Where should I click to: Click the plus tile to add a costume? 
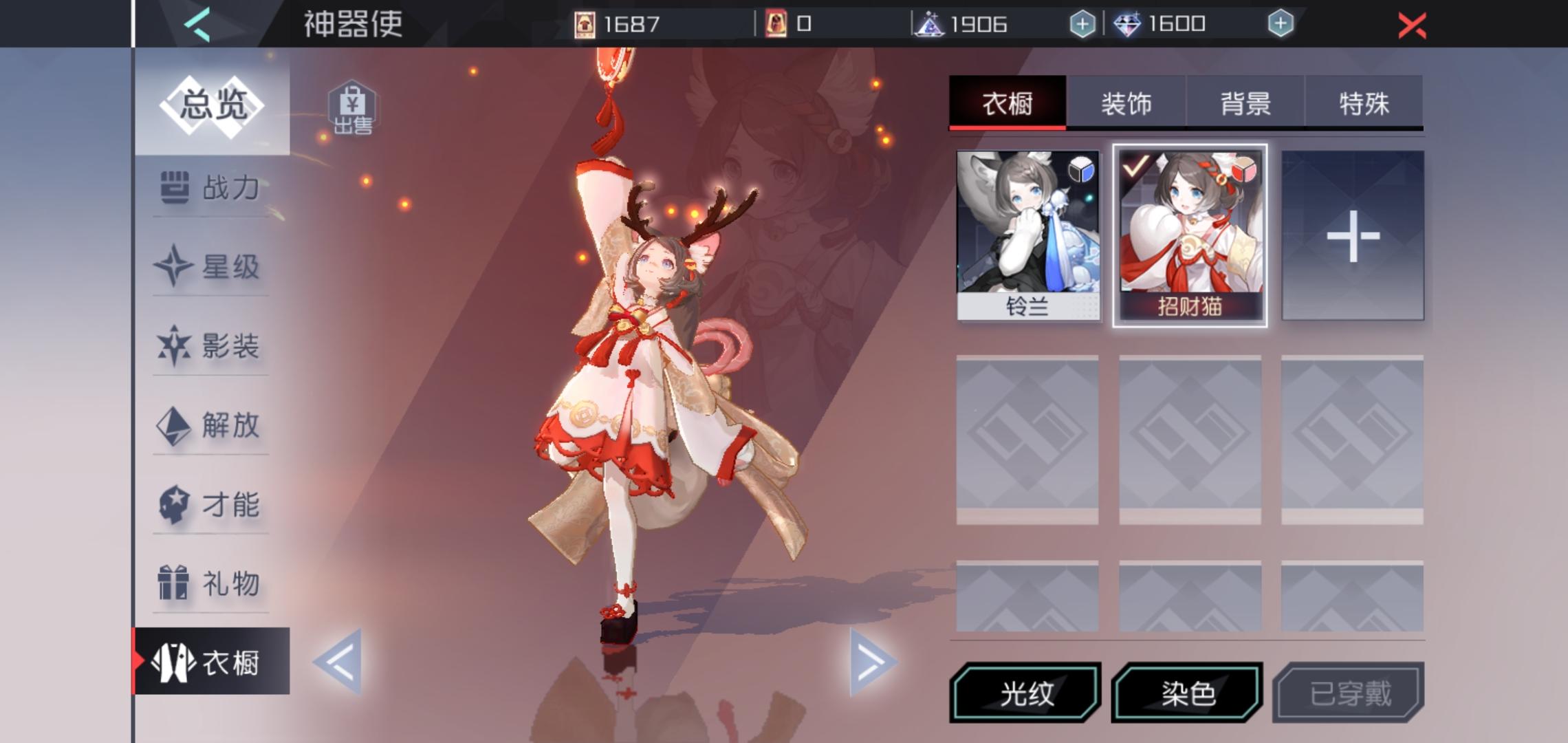pos(1353,234)
